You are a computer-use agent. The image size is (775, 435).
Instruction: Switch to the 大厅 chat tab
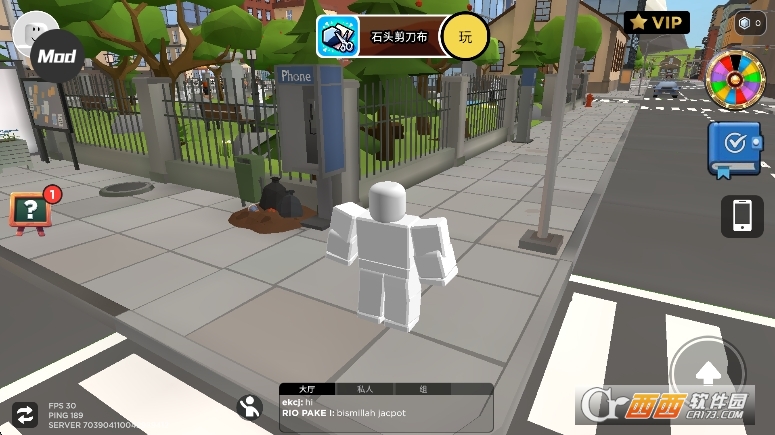pos(304,389)
